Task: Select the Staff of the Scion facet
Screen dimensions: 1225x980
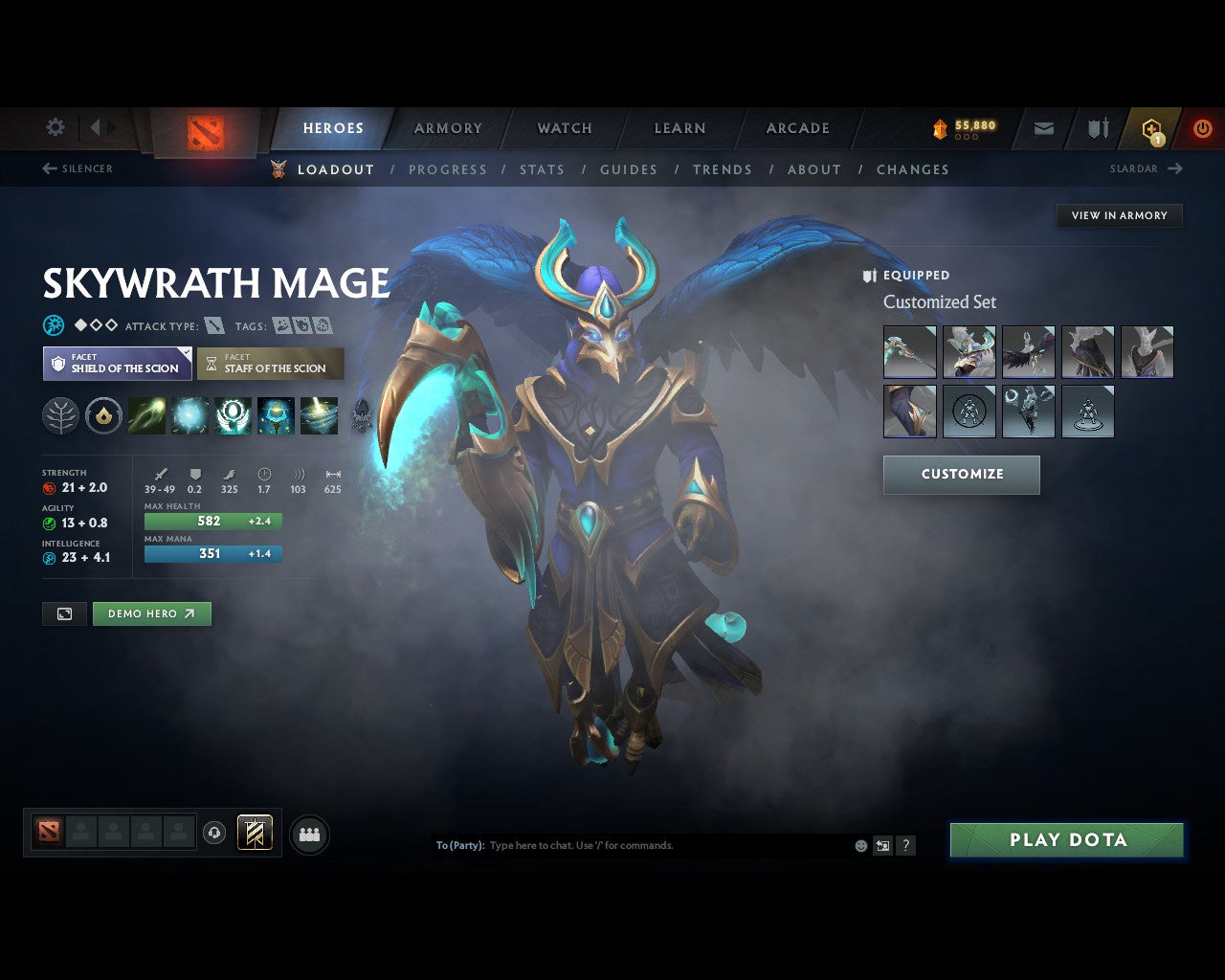Action: [x=270, y=364]
